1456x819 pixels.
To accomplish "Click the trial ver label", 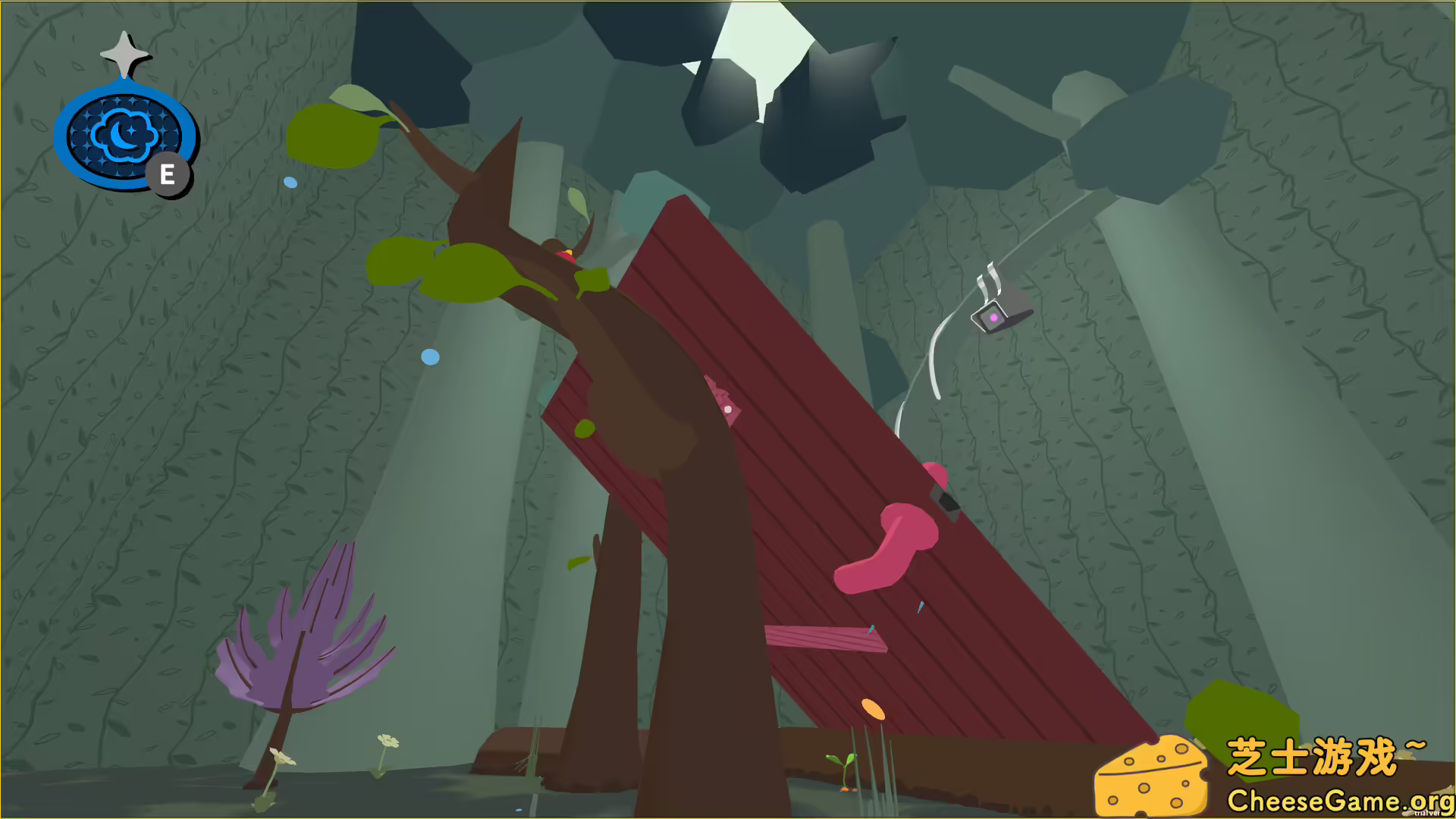I will [x=1424, y=813].
